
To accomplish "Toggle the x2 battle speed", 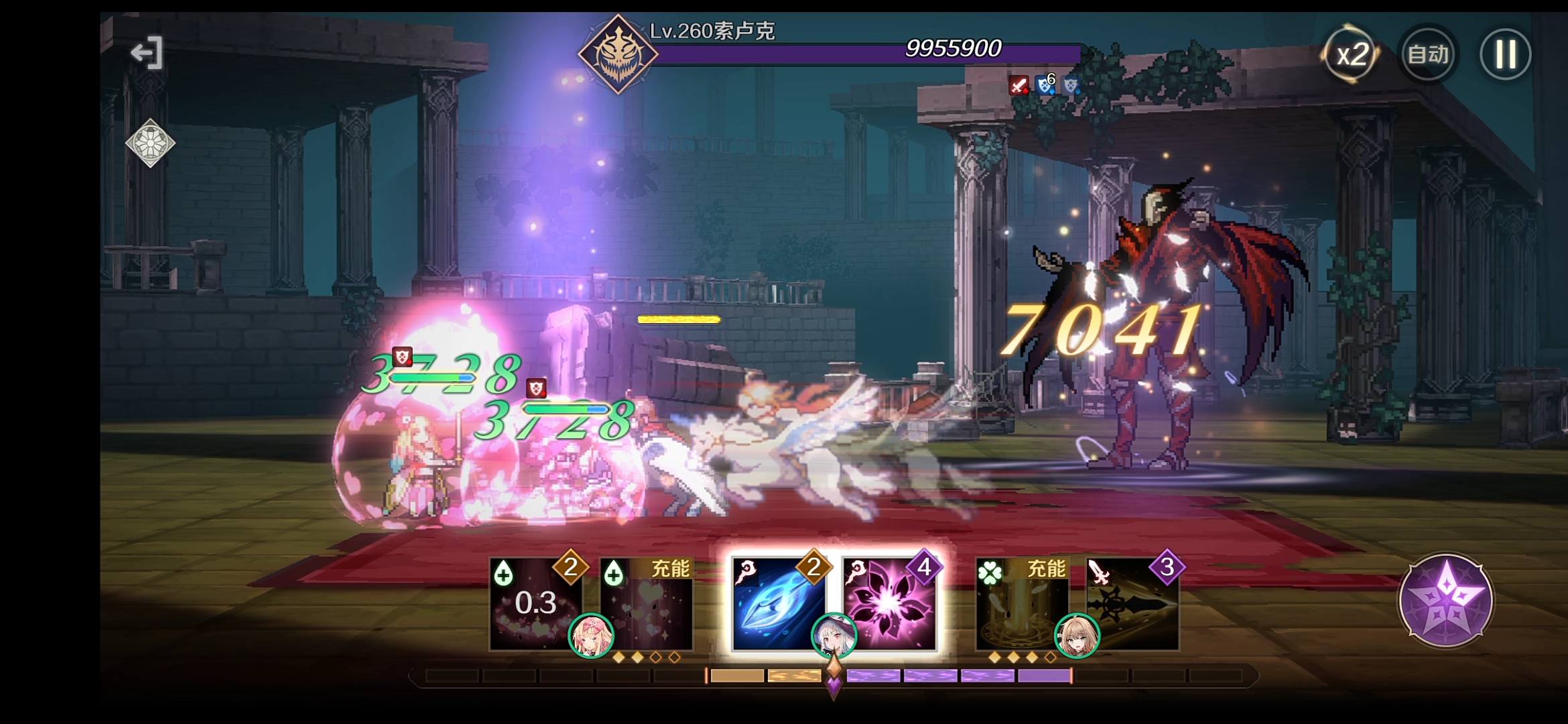I will click(1351, 54).
